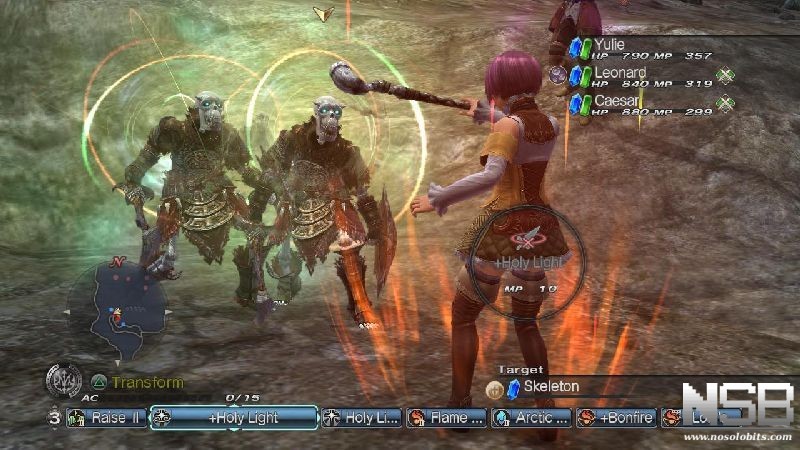Click the crossed-swords icon beside Leonard

point(725,75)
